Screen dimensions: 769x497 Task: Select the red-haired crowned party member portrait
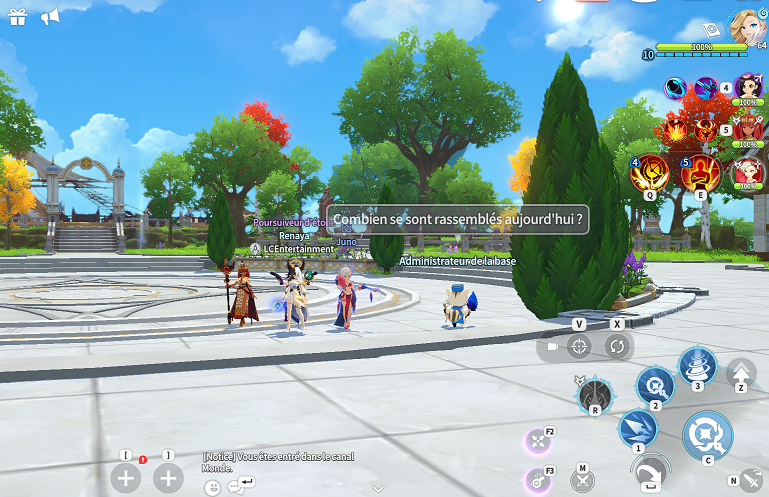point(747,130)
